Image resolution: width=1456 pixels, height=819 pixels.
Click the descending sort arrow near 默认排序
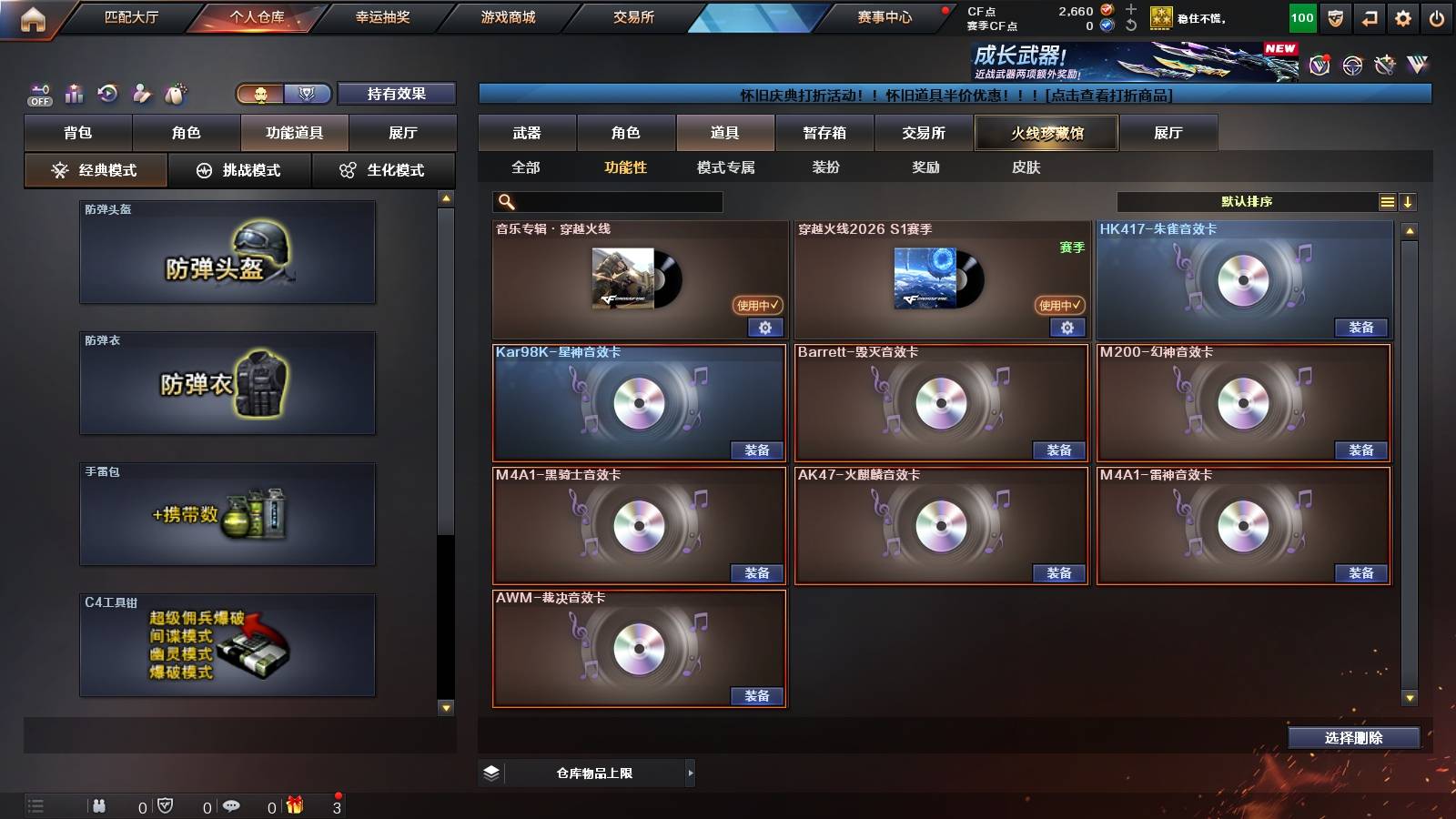click(1408, 201)
